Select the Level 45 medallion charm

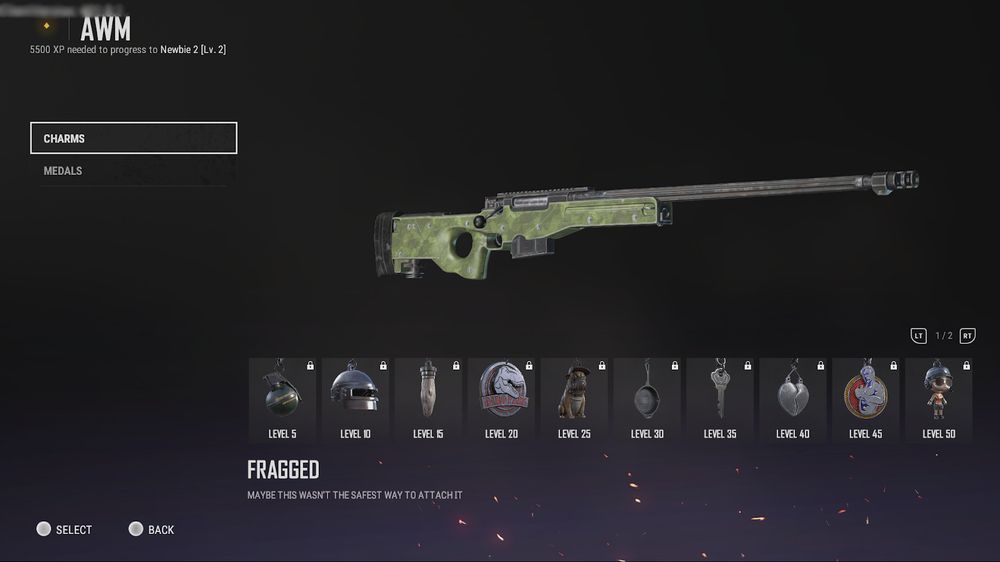[x=866, y=399]
